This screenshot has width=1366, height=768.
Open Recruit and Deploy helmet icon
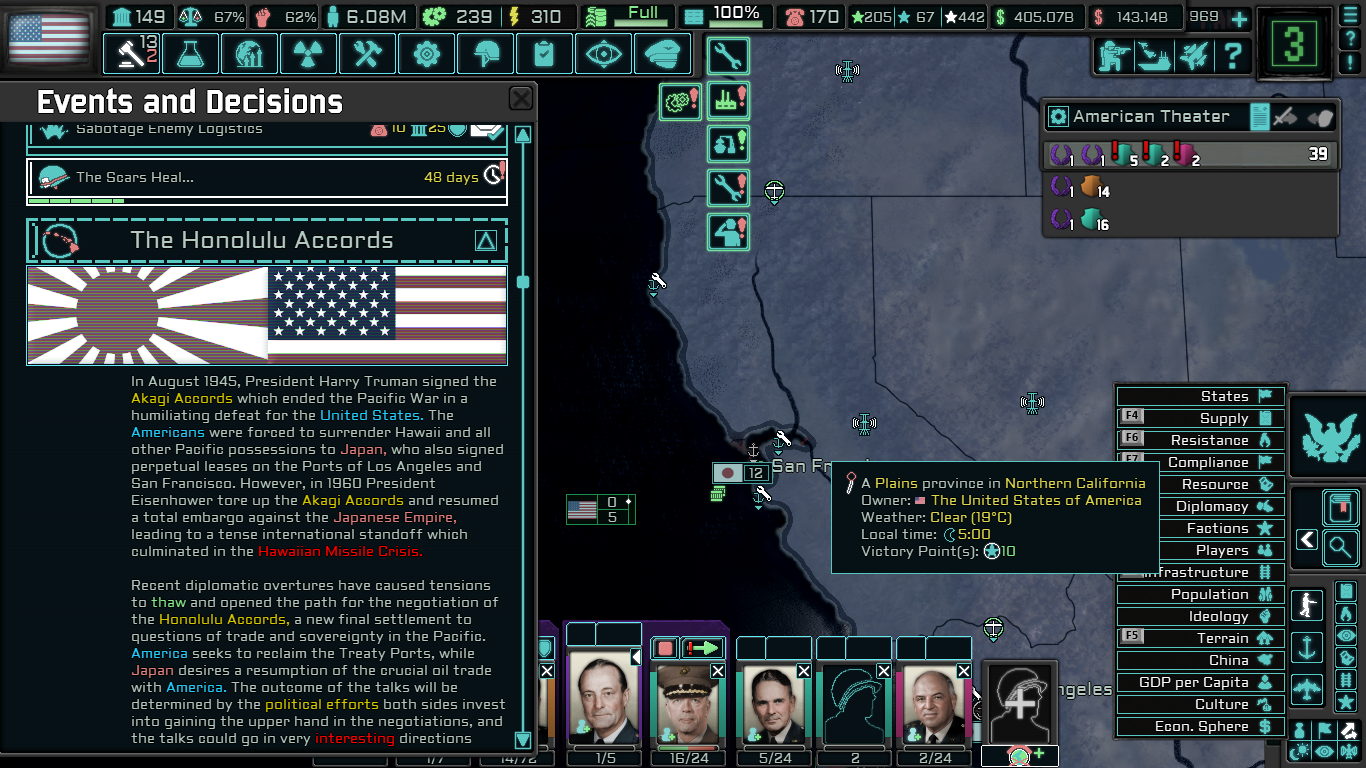click(485, 54)
